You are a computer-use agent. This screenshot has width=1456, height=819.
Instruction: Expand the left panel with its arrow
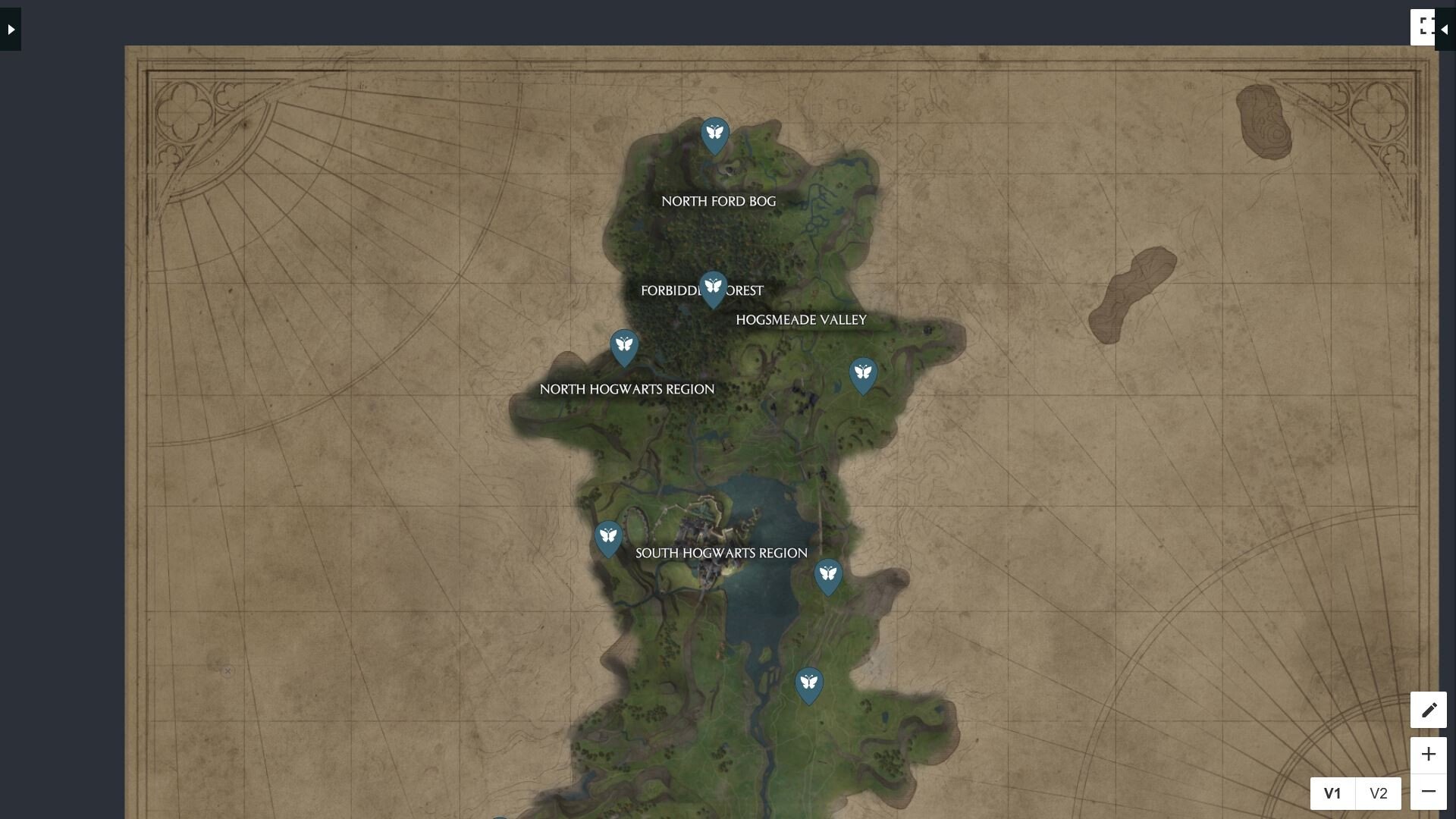pos(10,28)
